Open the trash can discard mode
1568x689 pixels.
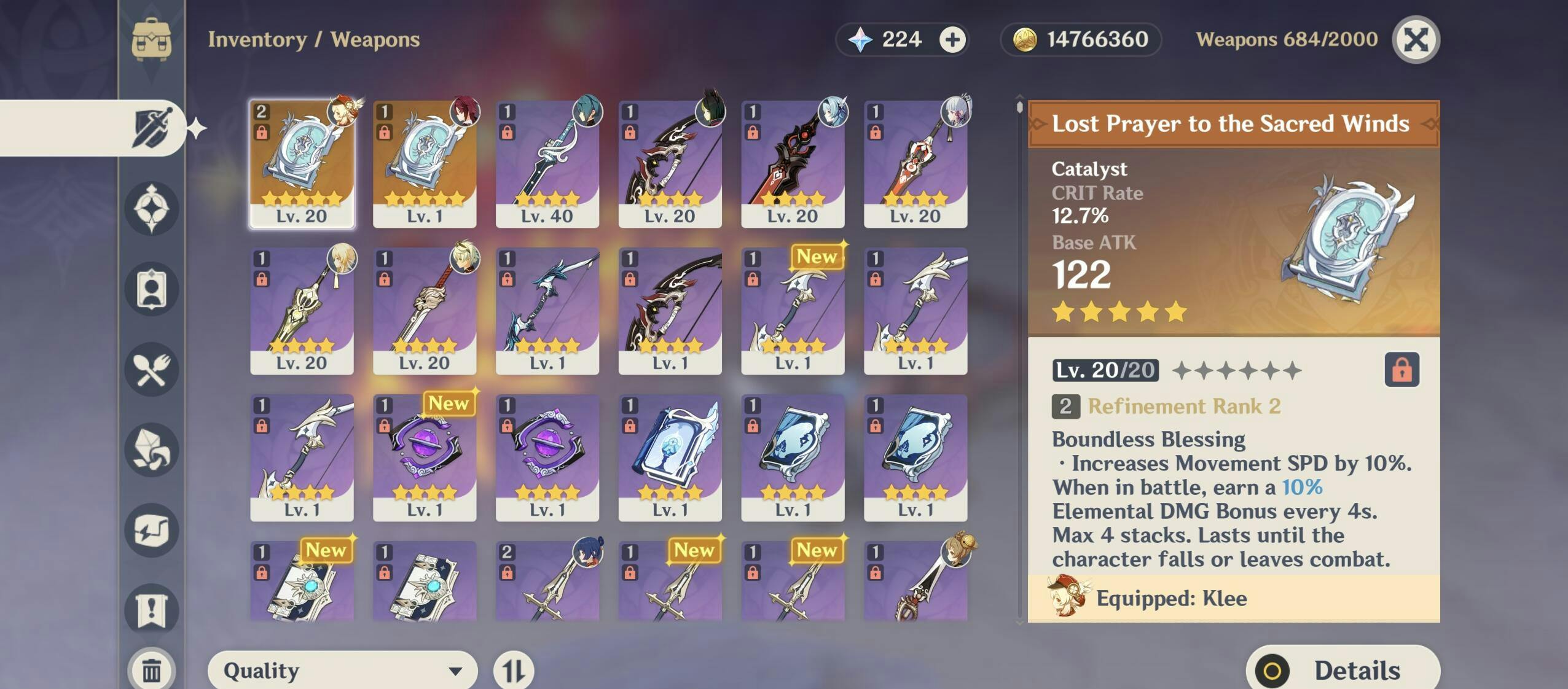pyautogui.click(x=151, y=670)
